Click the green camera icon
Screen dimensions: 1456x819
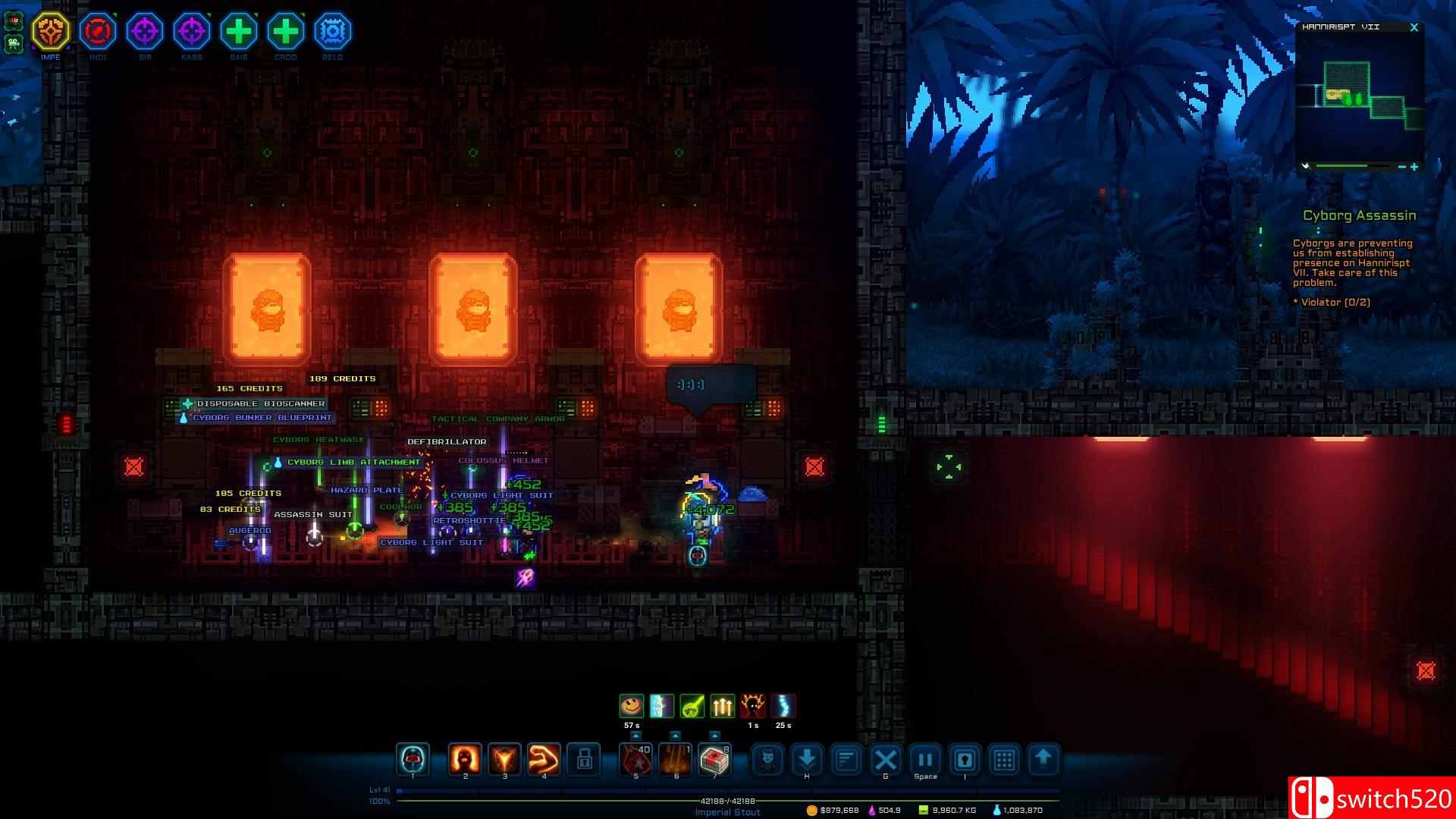(x=14, y=44)
